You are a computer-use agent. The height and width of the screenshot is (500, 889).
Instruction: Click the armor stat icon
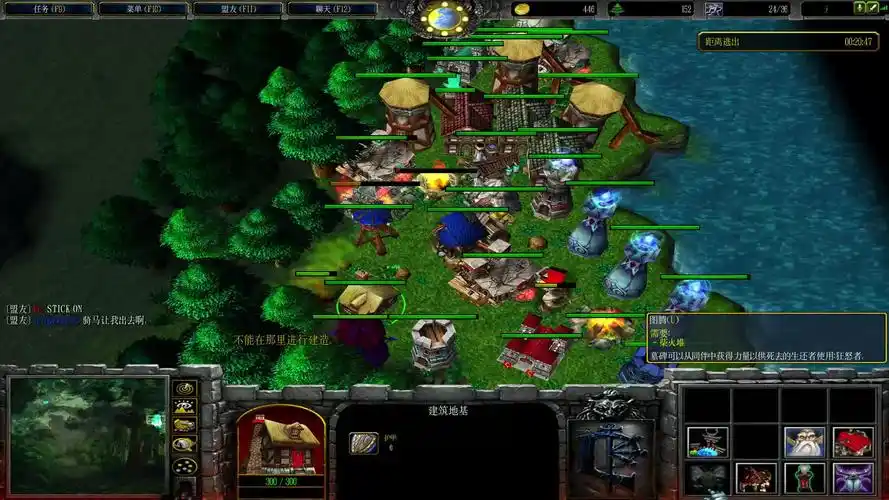pyautogui.click(x=362, y=442)
